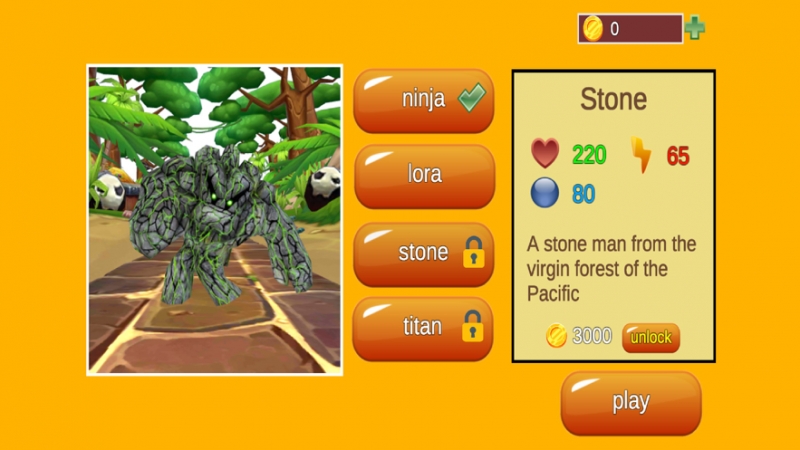Viewport: 800px width, 450px height.
Task: Add more coins with green plus
Action: click(695, 29)
